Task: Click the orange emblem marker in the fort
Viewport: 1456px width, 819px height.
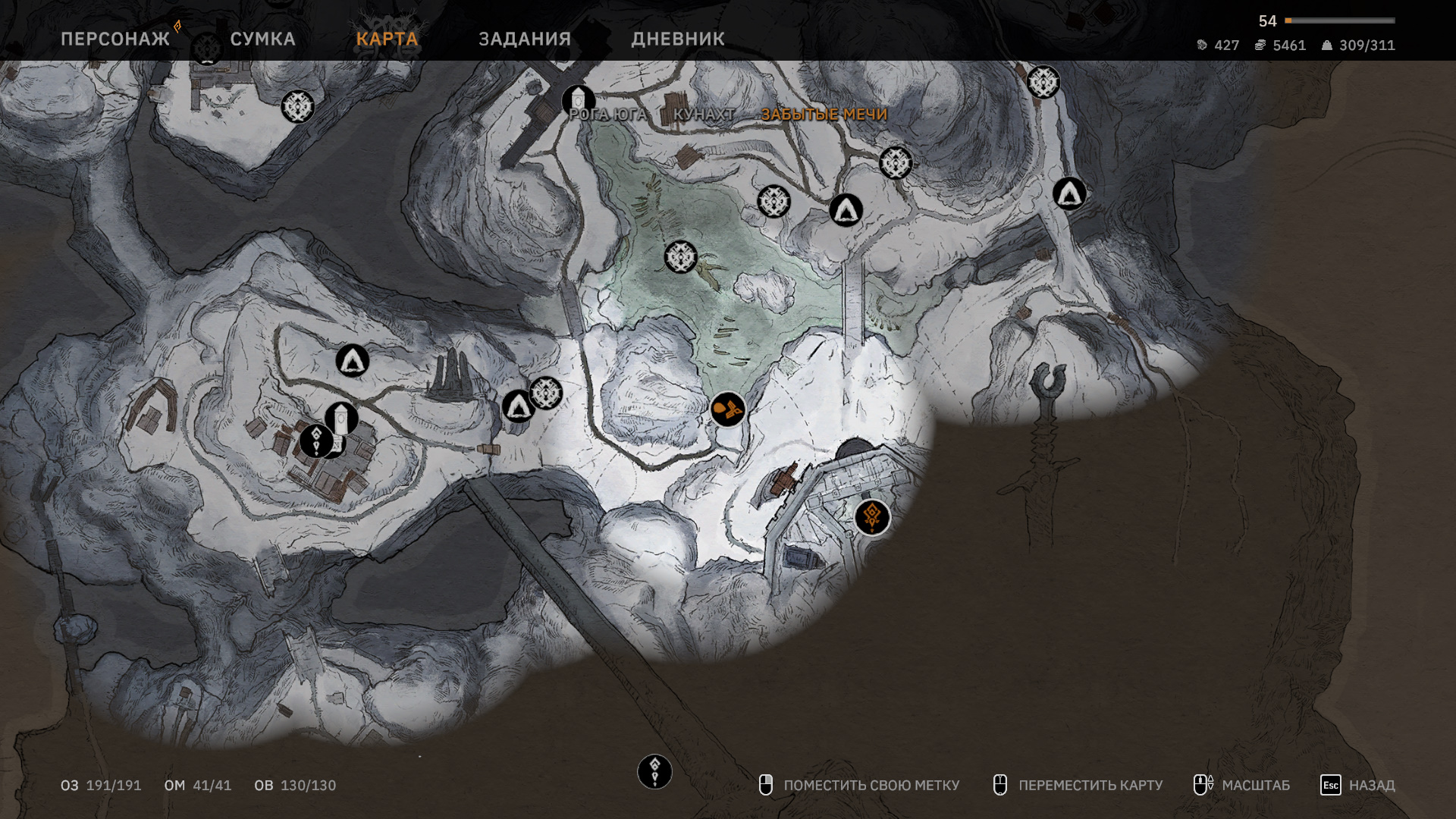Action: point(872,517)
